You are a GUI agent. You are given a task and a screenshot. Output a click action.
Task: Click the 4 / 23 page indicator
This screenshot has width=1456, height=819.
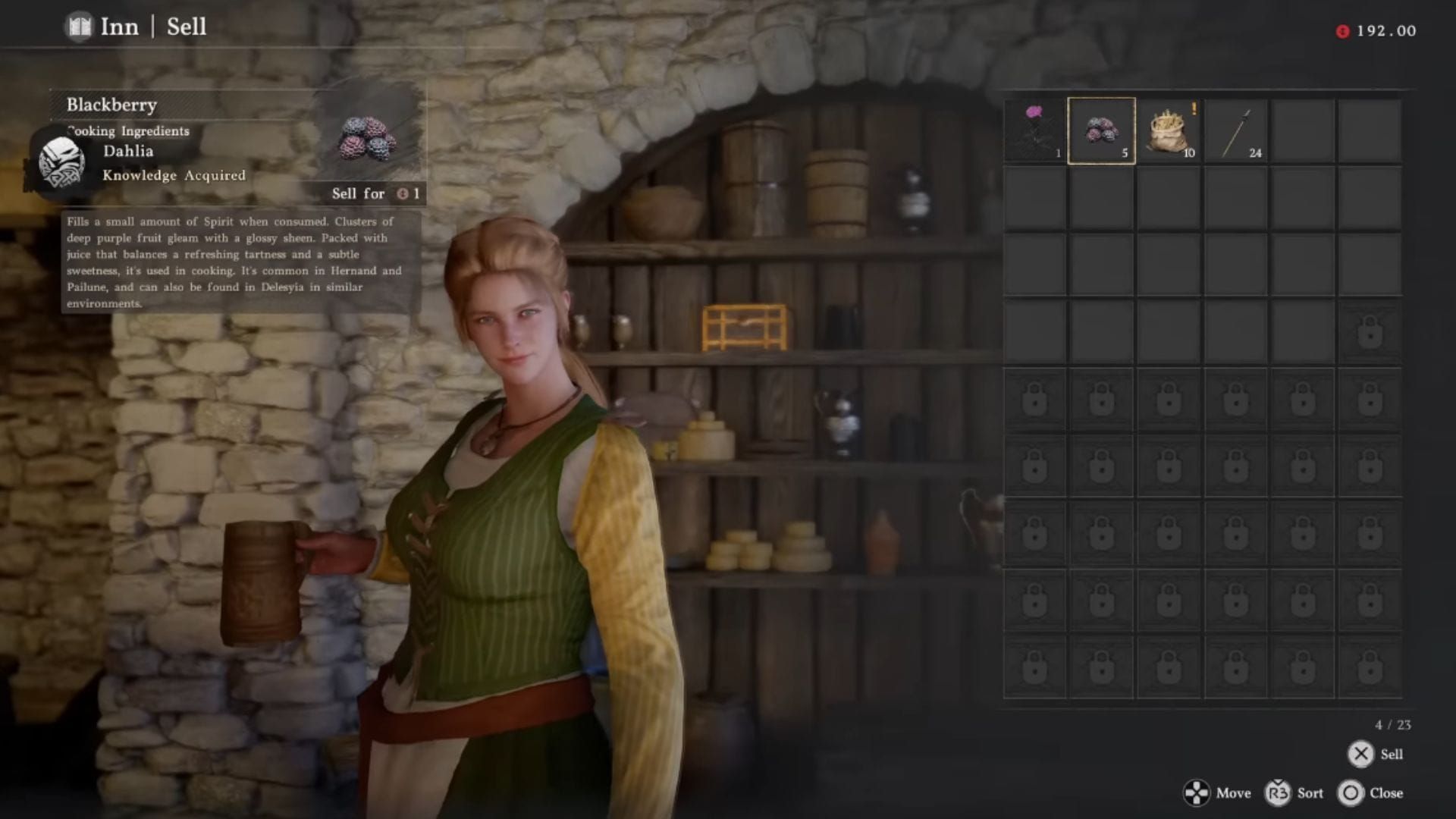point(1392,724)
